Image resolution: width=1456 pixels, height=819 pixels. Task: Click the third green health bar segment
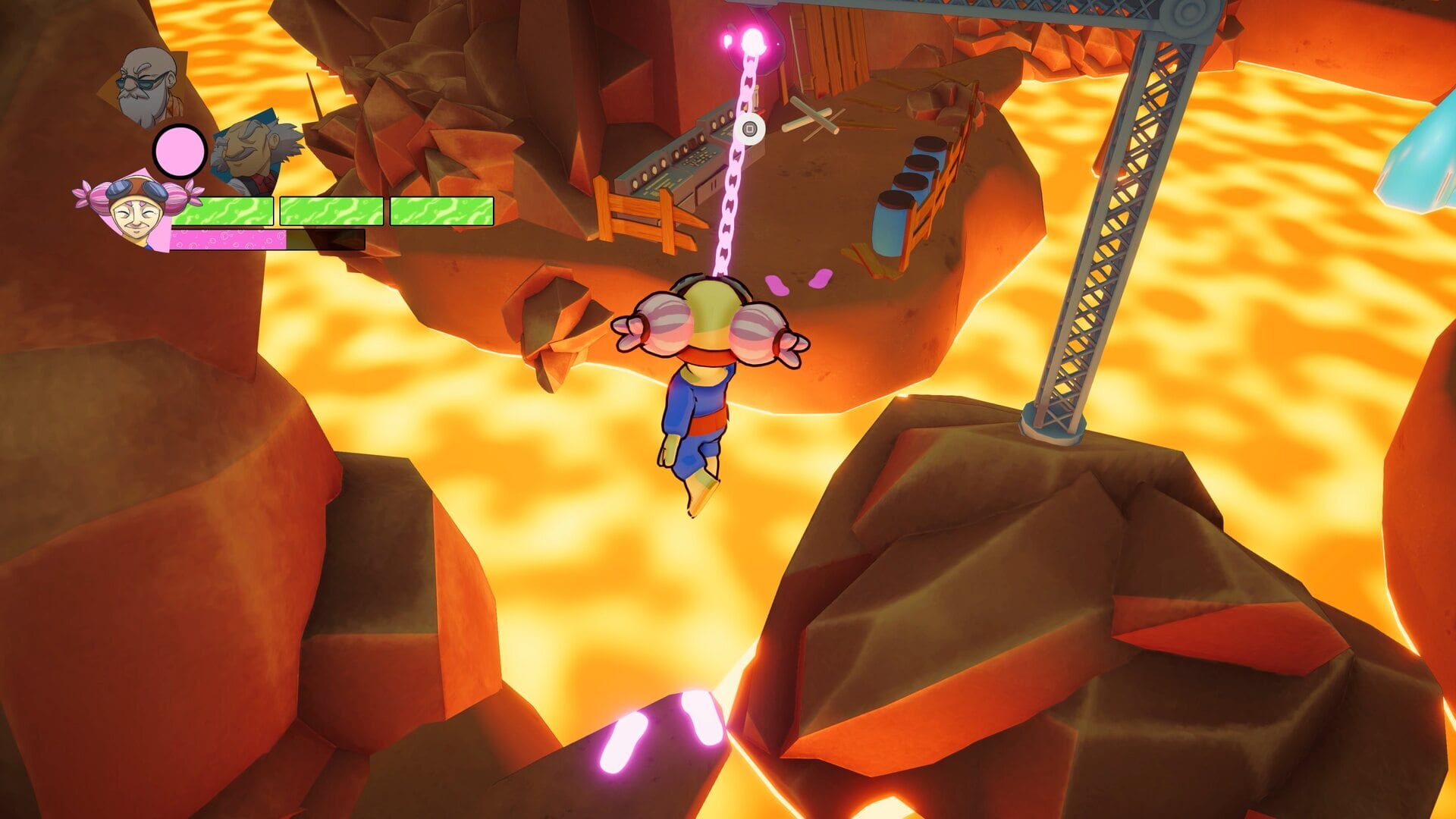click(x=444, y=212)
